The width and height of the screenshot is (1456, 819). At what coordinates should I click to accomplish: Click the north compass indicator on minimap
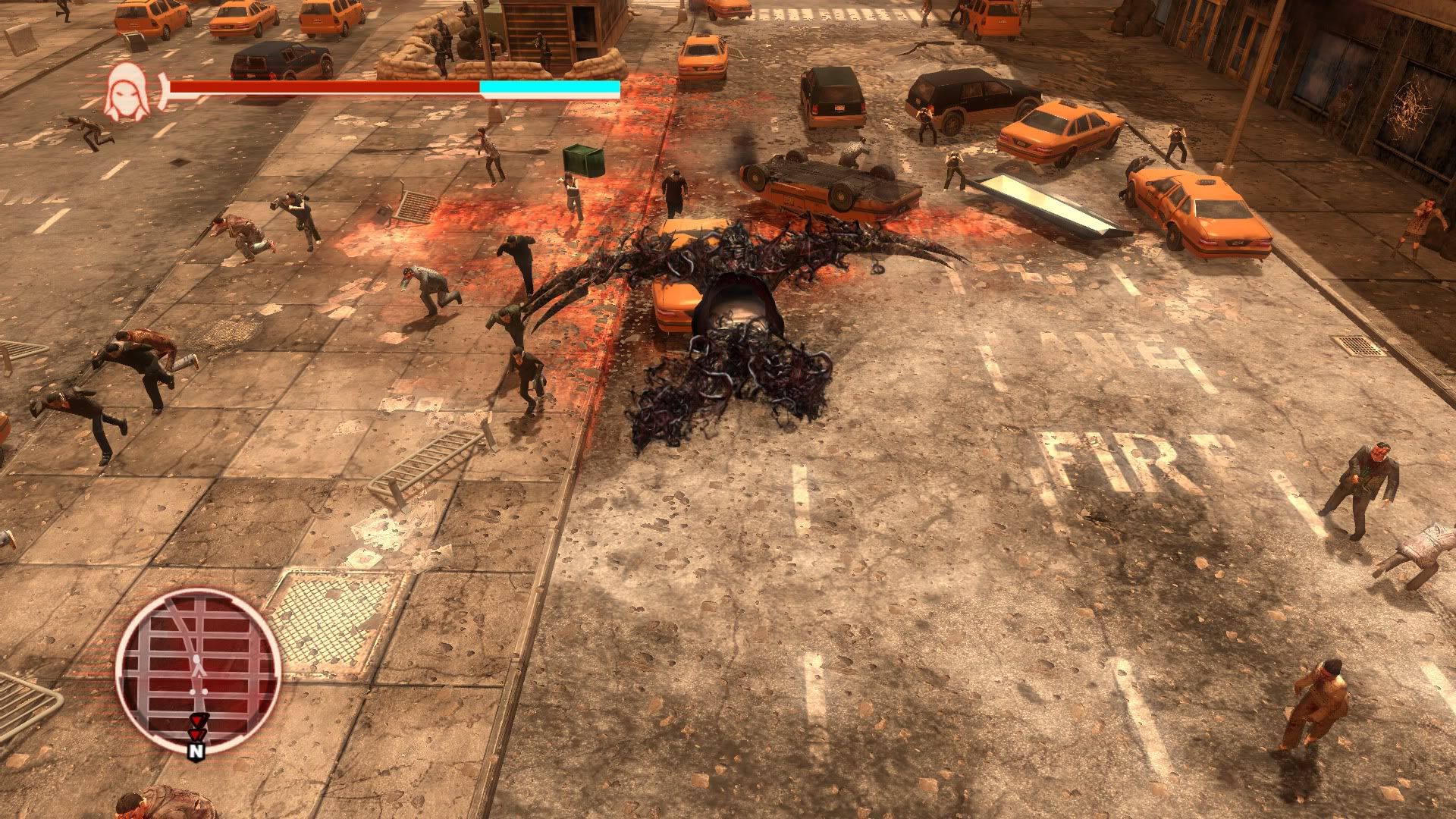pyautogui.click(x=196, y=751)
